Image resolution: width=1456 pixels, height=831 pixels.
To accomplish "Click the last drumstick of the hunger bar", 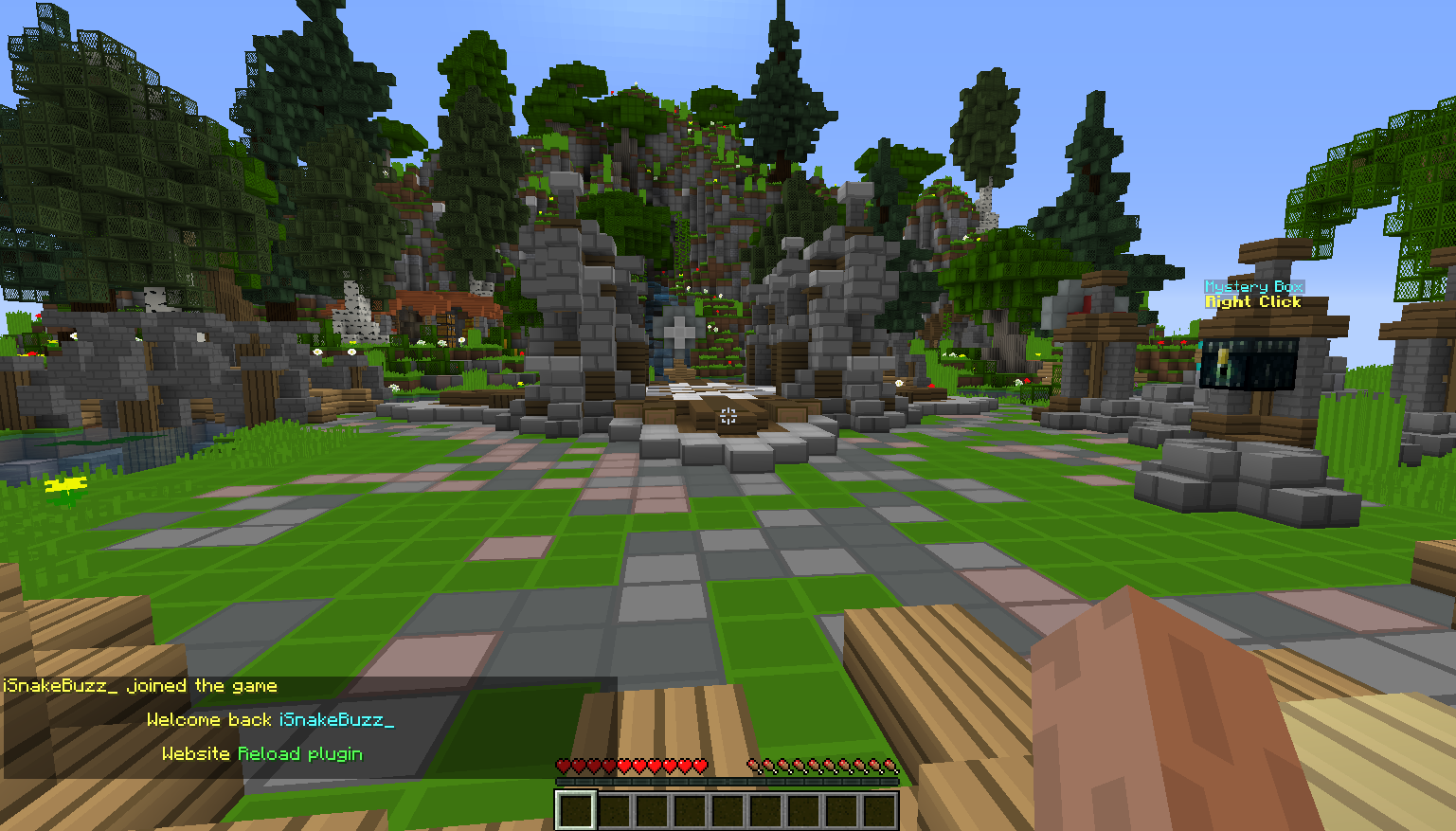I will (x=891, y=762).
